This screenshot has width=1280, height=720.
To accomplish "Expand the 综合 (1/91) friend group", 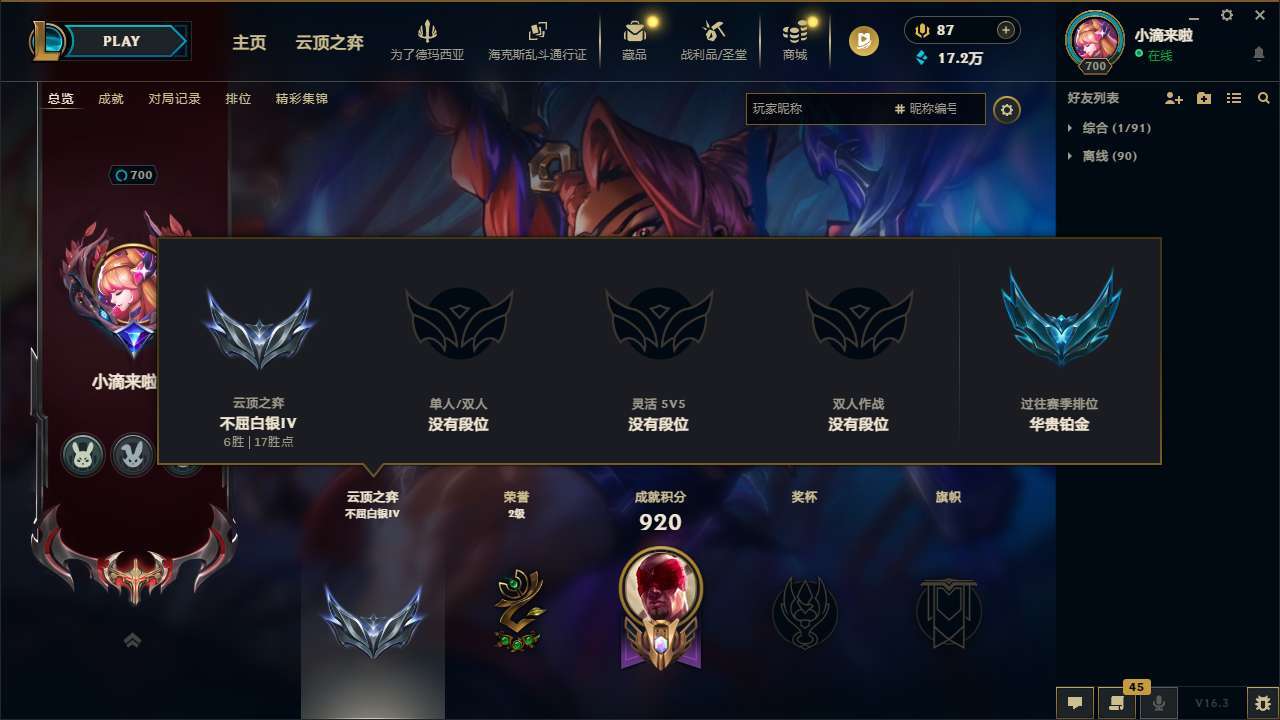I will [1108, 128].
